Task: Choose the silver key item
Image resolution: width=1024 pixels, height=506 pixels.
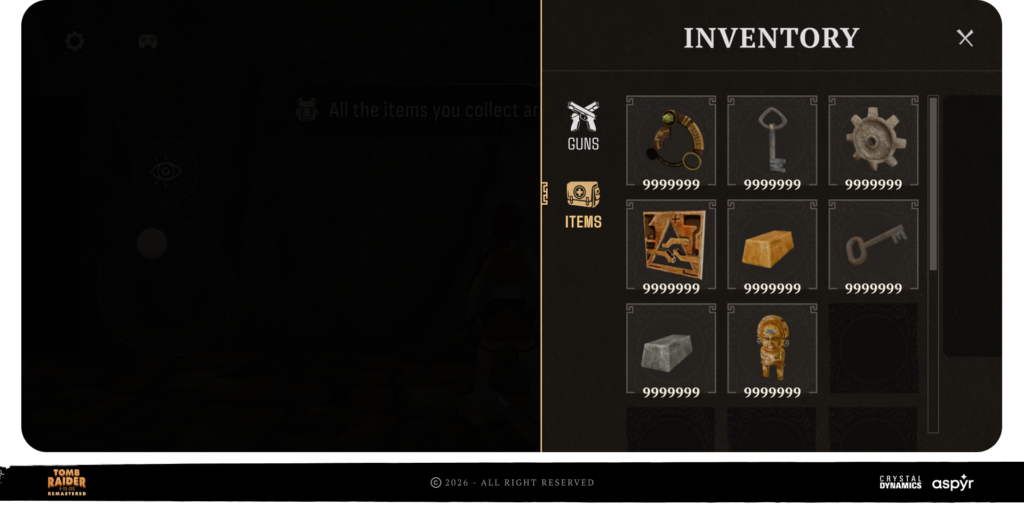Action: click(772, 142)
